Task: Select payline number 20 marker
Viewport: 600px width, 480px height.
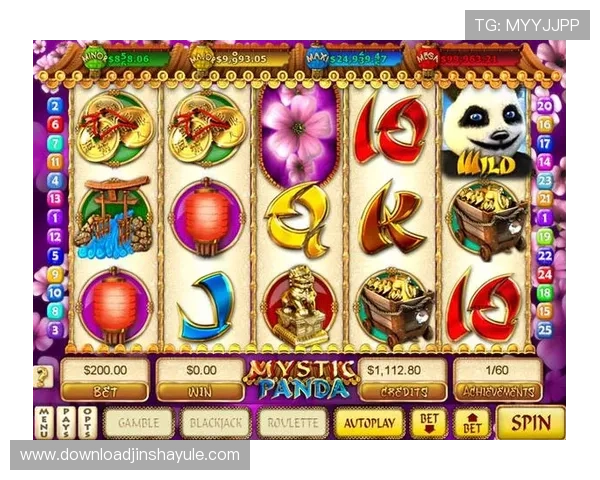Action: click(545, 105)
